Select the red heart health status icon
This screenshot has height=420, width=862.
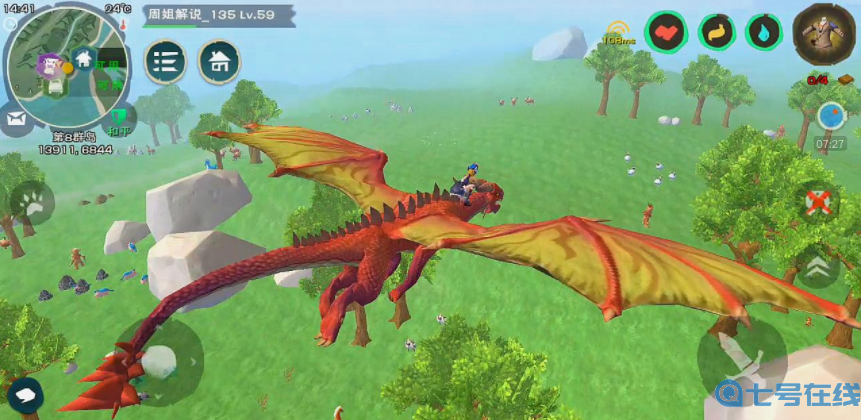tap(665, 32)
